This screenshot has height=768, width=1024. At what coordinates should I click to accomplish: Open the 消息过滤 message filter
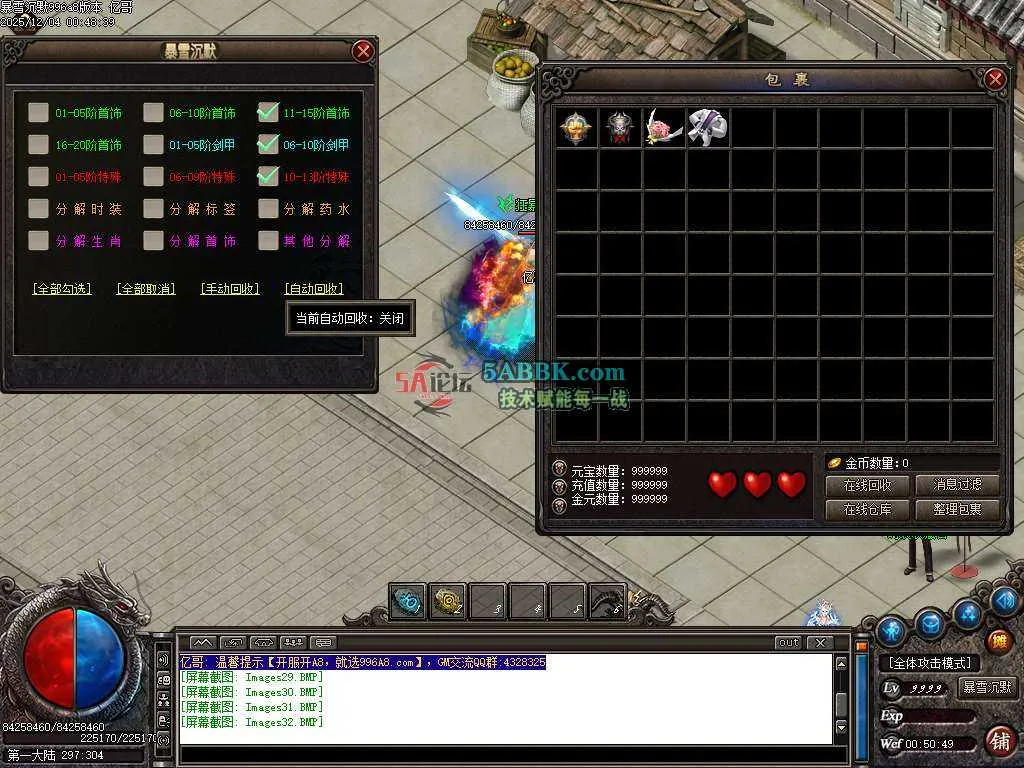tap(957, 485)
